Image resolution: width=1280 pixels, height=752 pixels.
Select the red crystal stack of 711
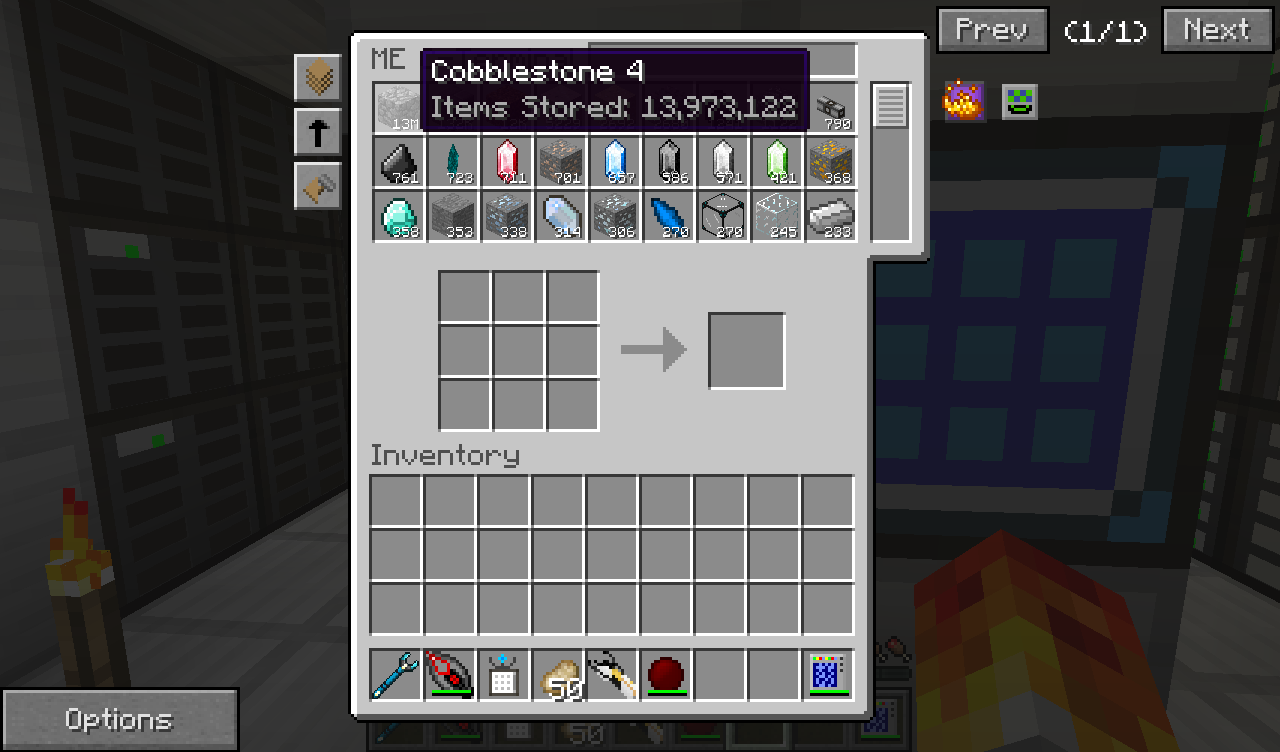pos(506,162)
